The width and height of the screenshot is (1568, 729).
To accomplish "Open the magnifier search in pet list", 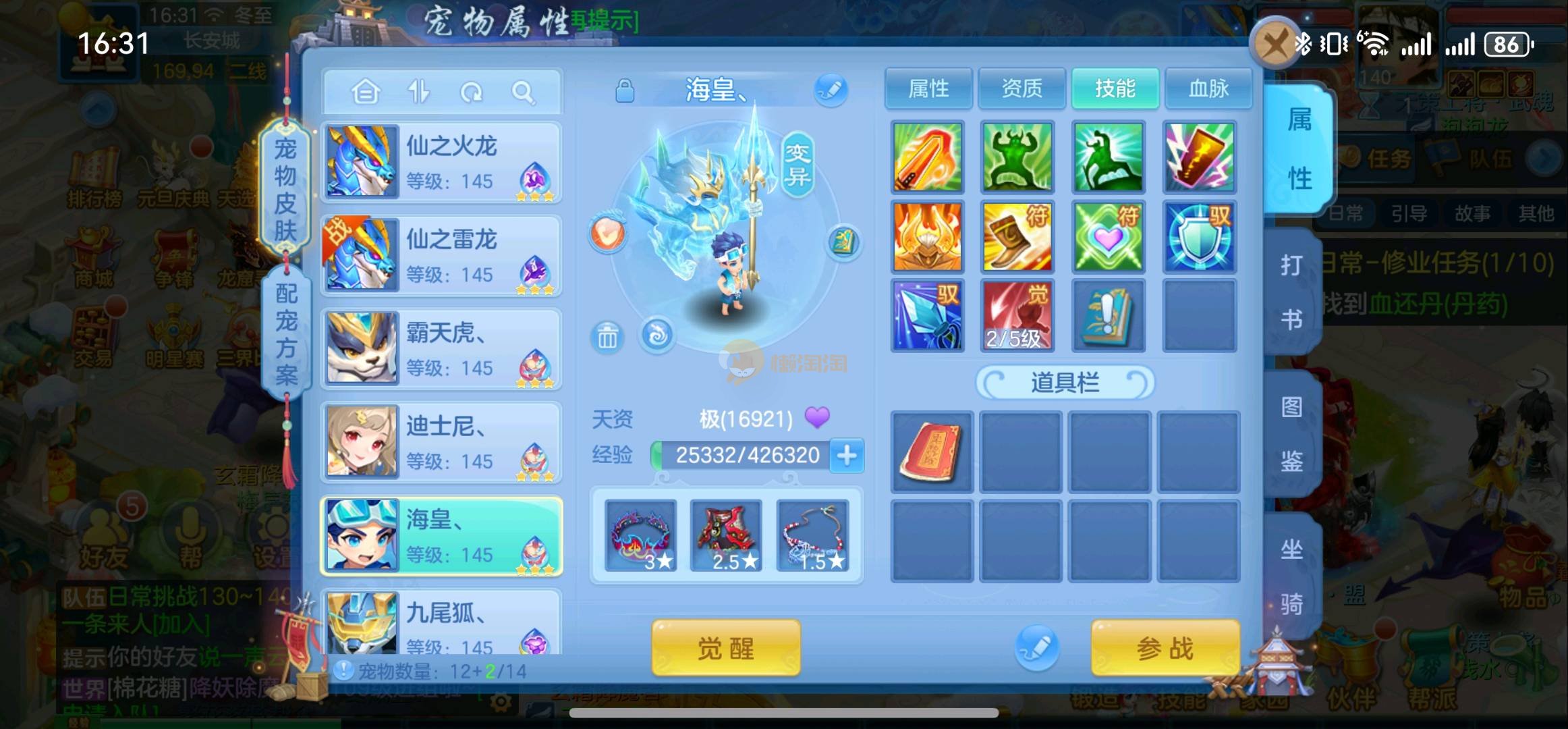I will [523, 91].
